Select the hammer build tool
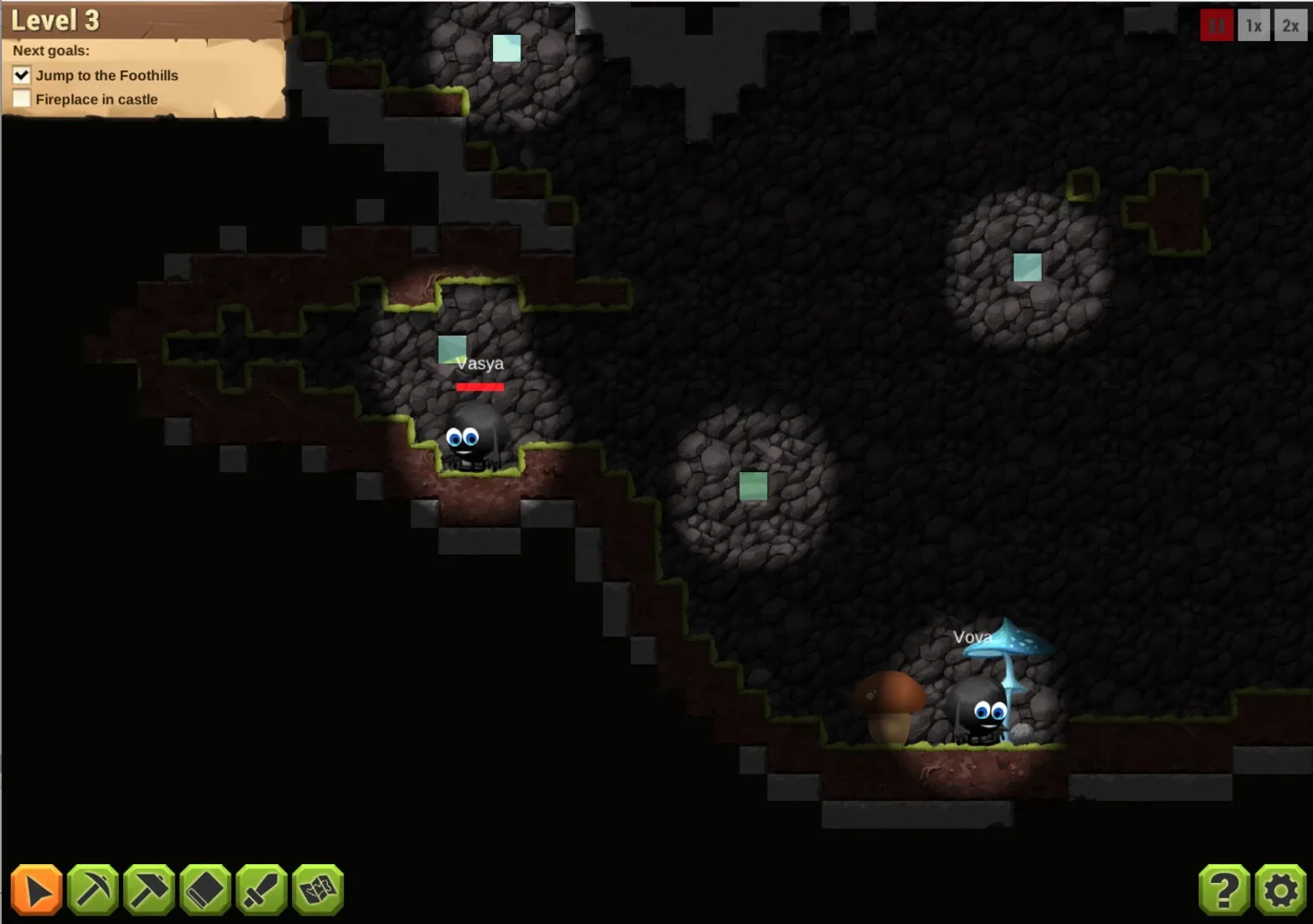 pyautogui.click(x=147, y=890)
